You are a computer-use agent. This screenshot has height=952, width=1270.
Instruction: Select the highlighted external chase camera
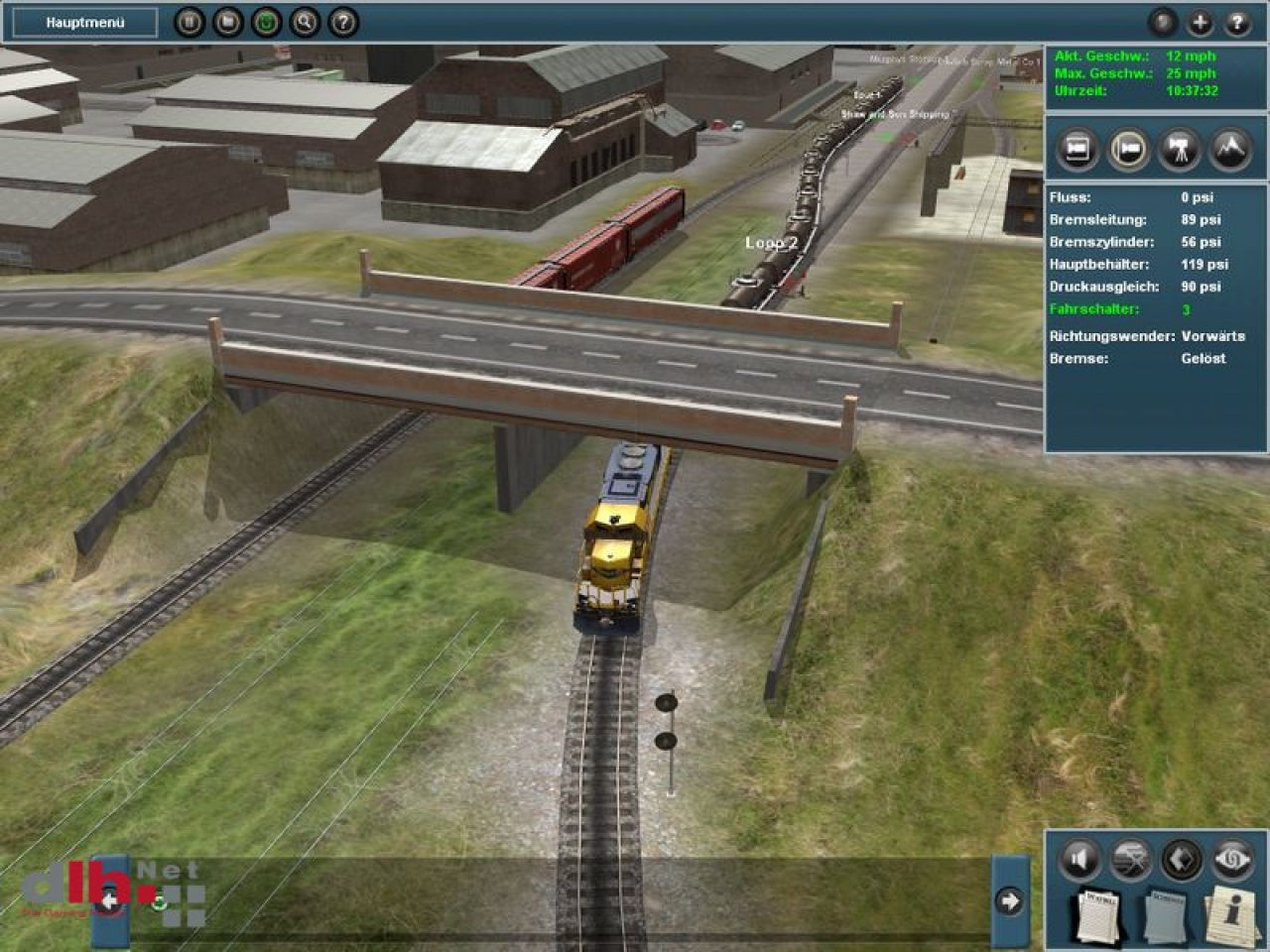point(1126,151)
